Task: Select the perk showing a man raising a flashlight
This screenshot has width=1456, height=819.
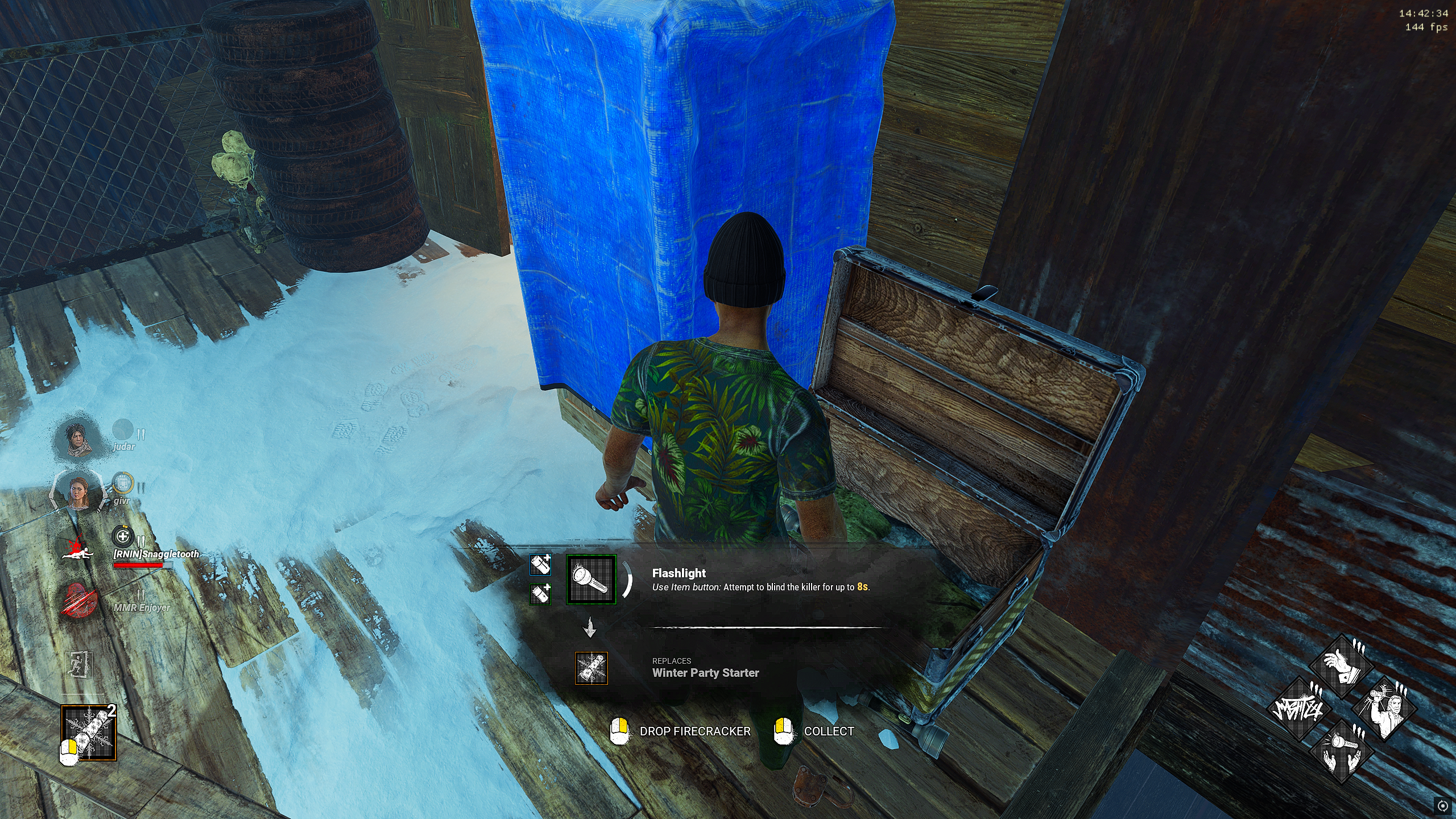Action: 1384,709
